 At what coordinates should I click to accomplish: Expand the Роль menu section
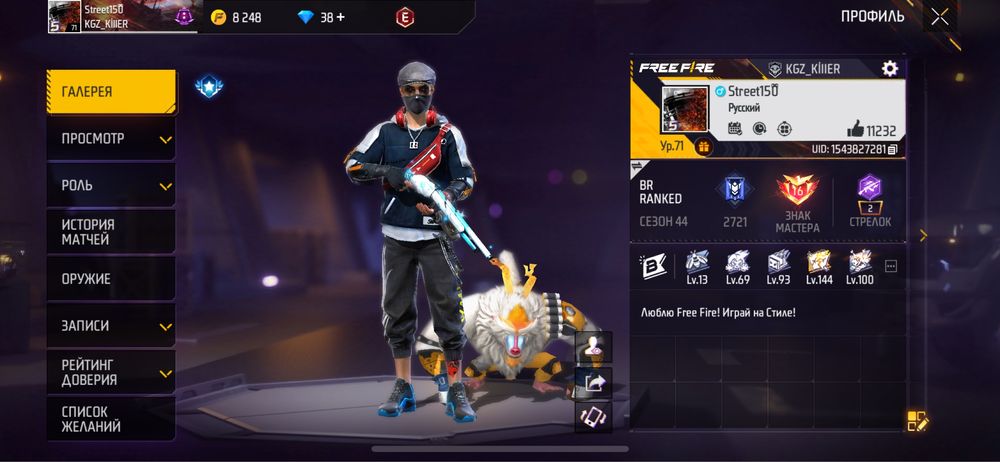coord(111,186)
